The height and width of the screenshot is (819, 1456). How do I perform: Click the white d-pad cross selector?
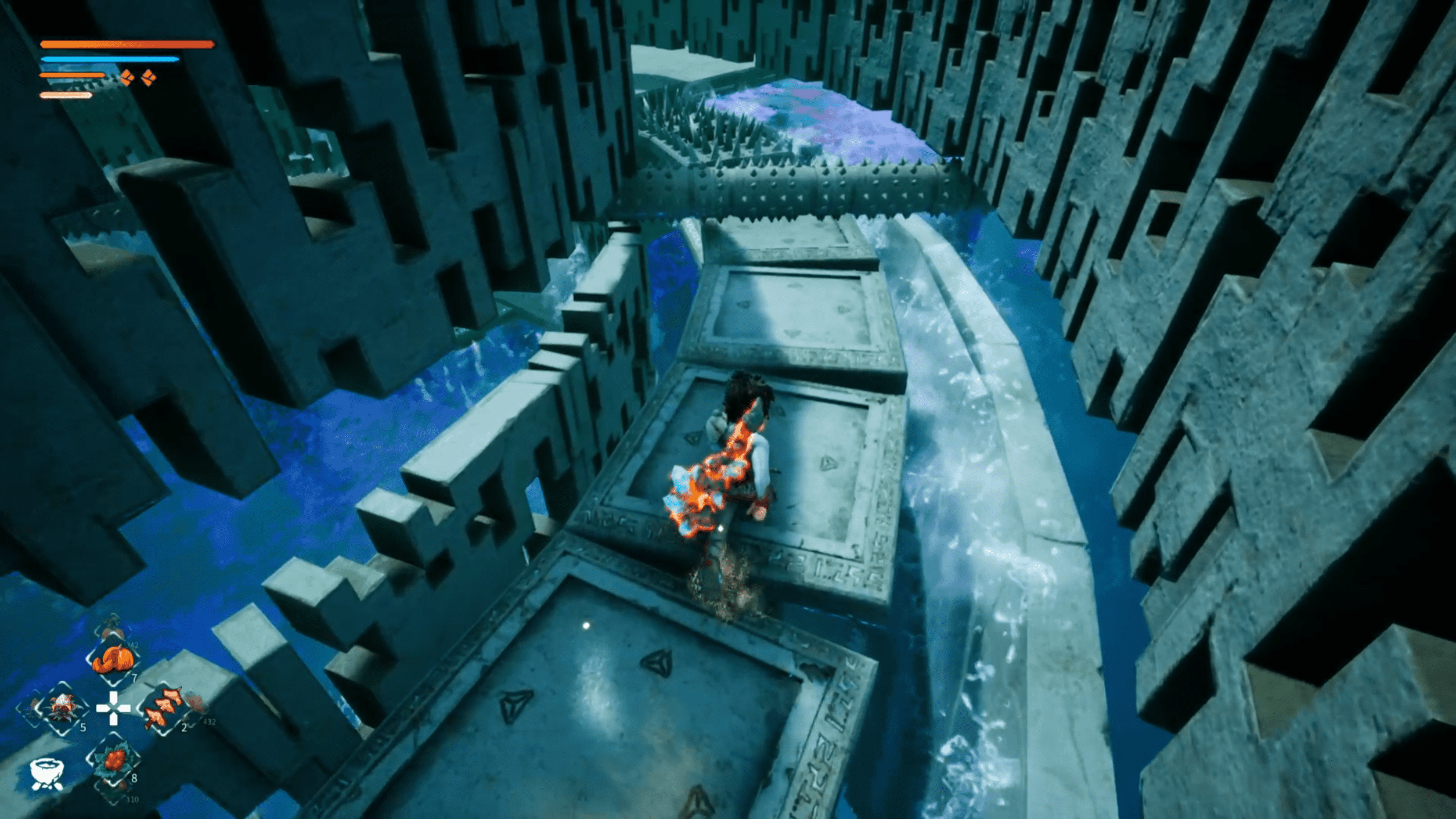pyautogui.click(x=114, y=708)
